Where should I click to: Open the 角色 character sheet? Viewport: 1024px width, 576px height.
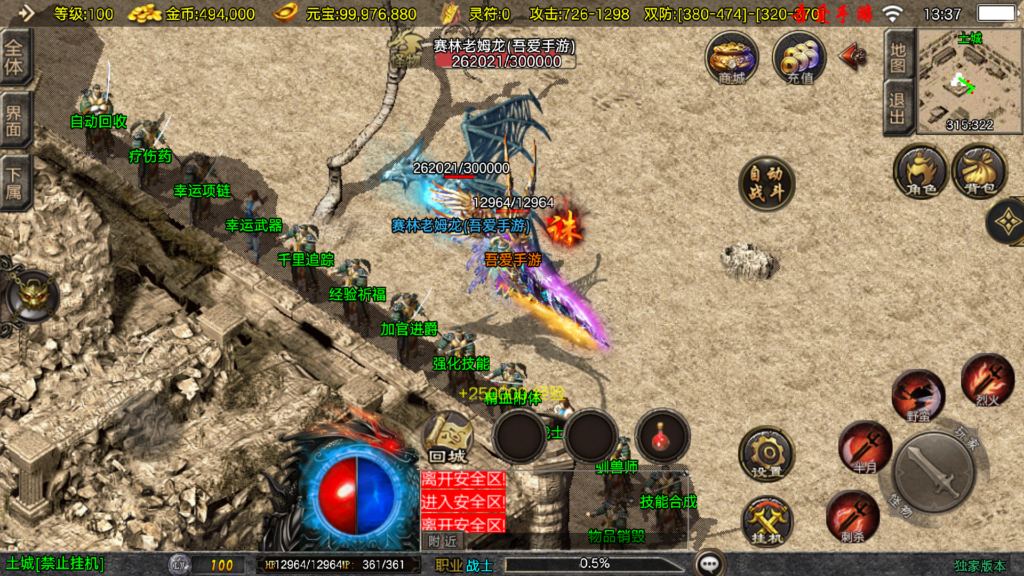[921, 171]
